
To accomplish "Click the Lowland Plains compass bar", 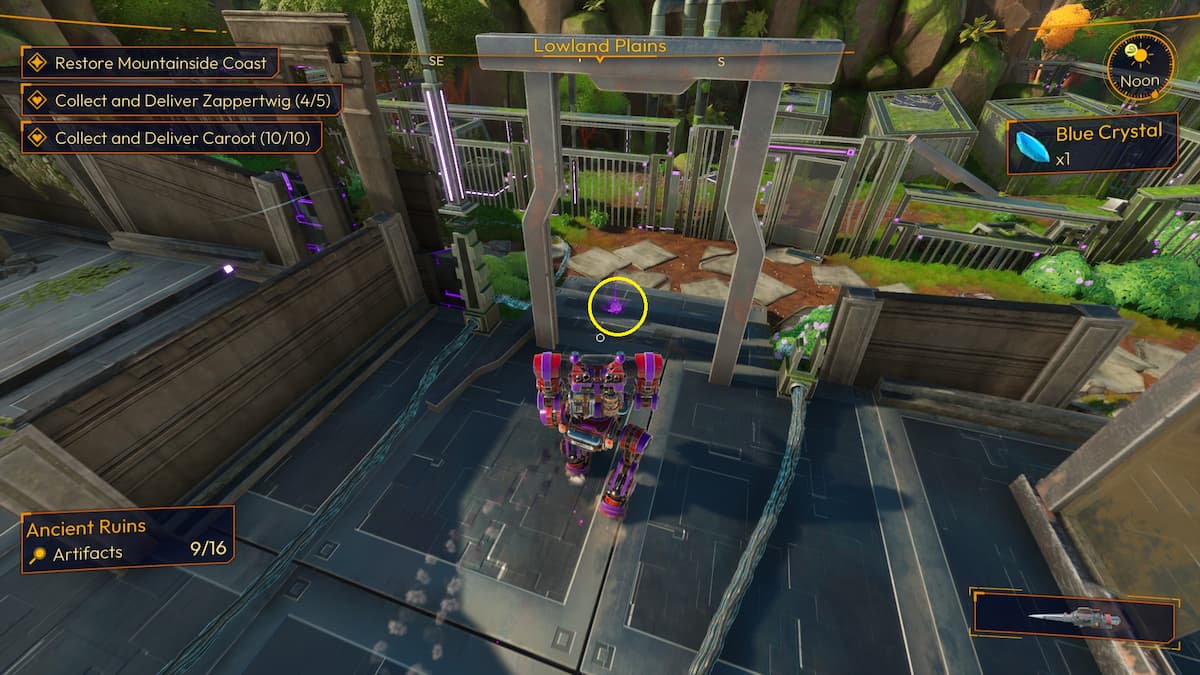I will [599, 47].
